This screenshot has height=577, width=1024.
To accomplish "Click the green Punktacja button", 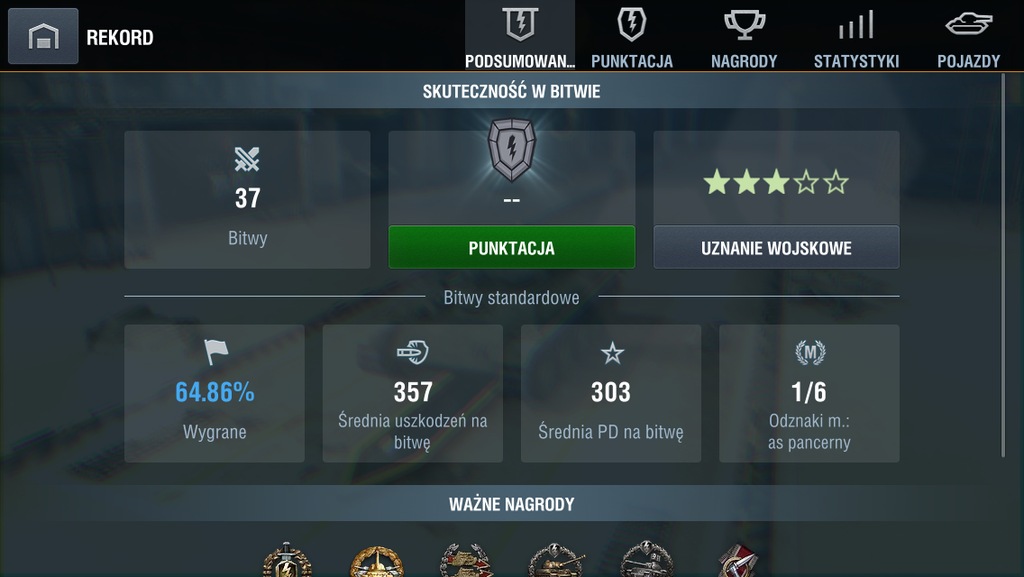I will (511, 247).
